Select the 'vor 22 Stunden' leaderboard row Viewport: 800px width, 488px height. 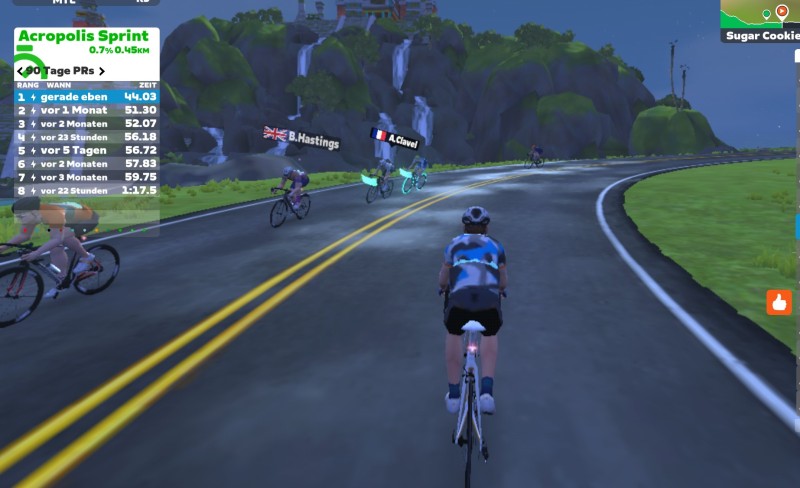[x=86, y=190]
